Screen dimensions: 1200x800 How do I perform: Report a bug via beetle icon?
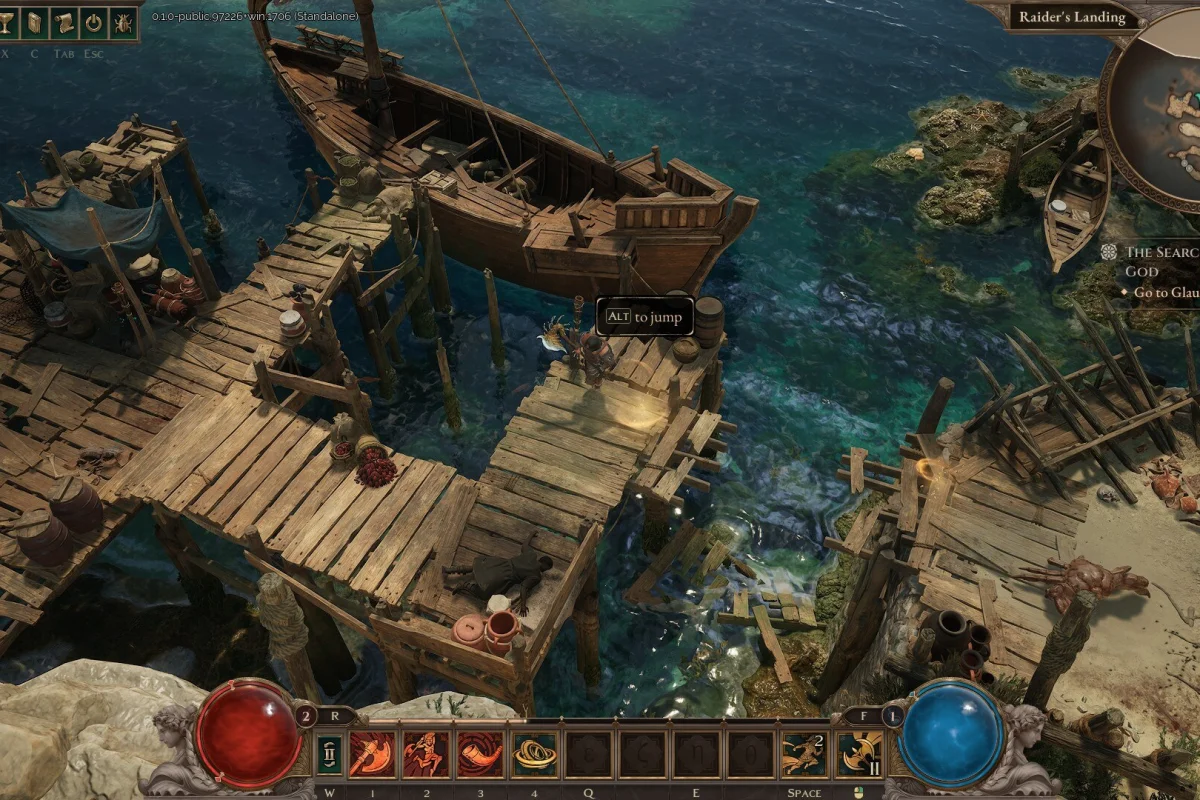click(122, 21)
